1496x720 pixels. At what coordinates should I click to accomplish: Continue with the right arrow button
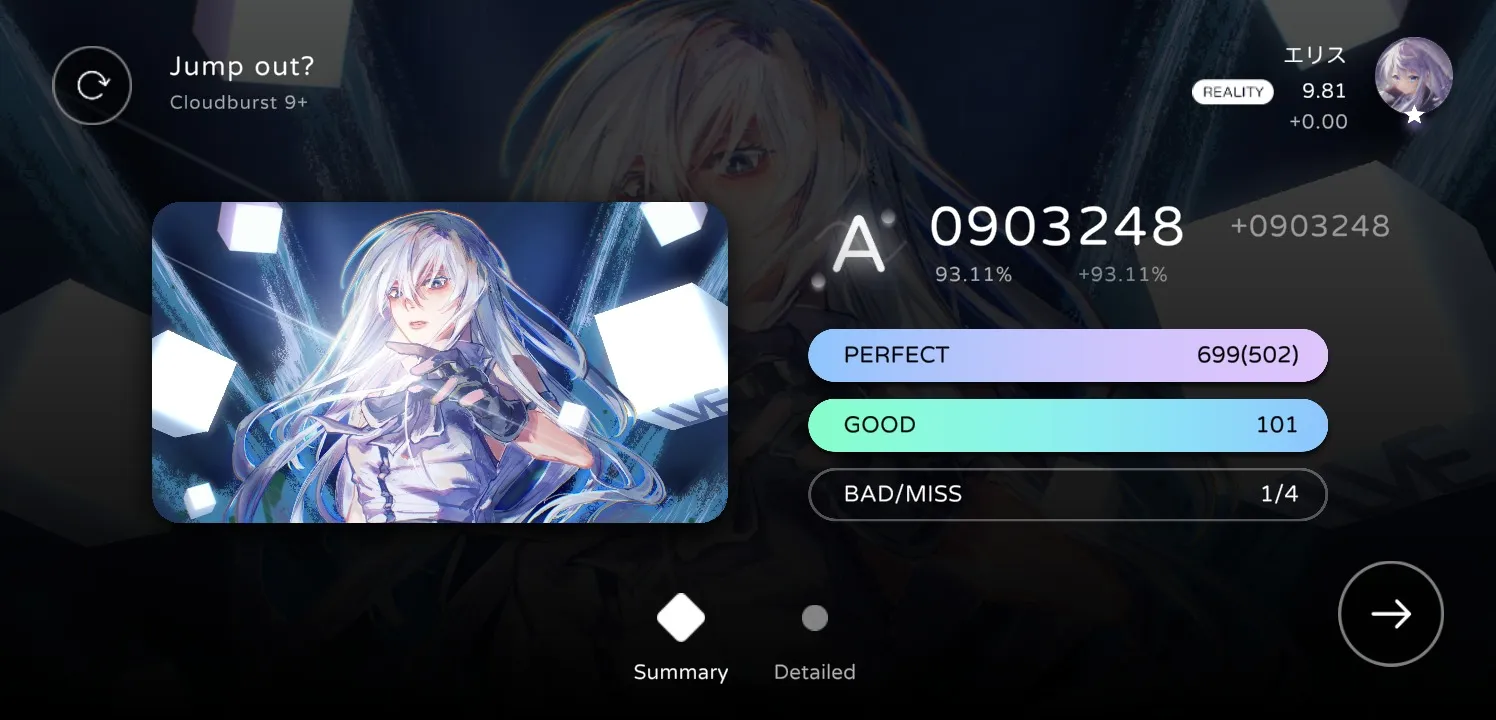1390,613
